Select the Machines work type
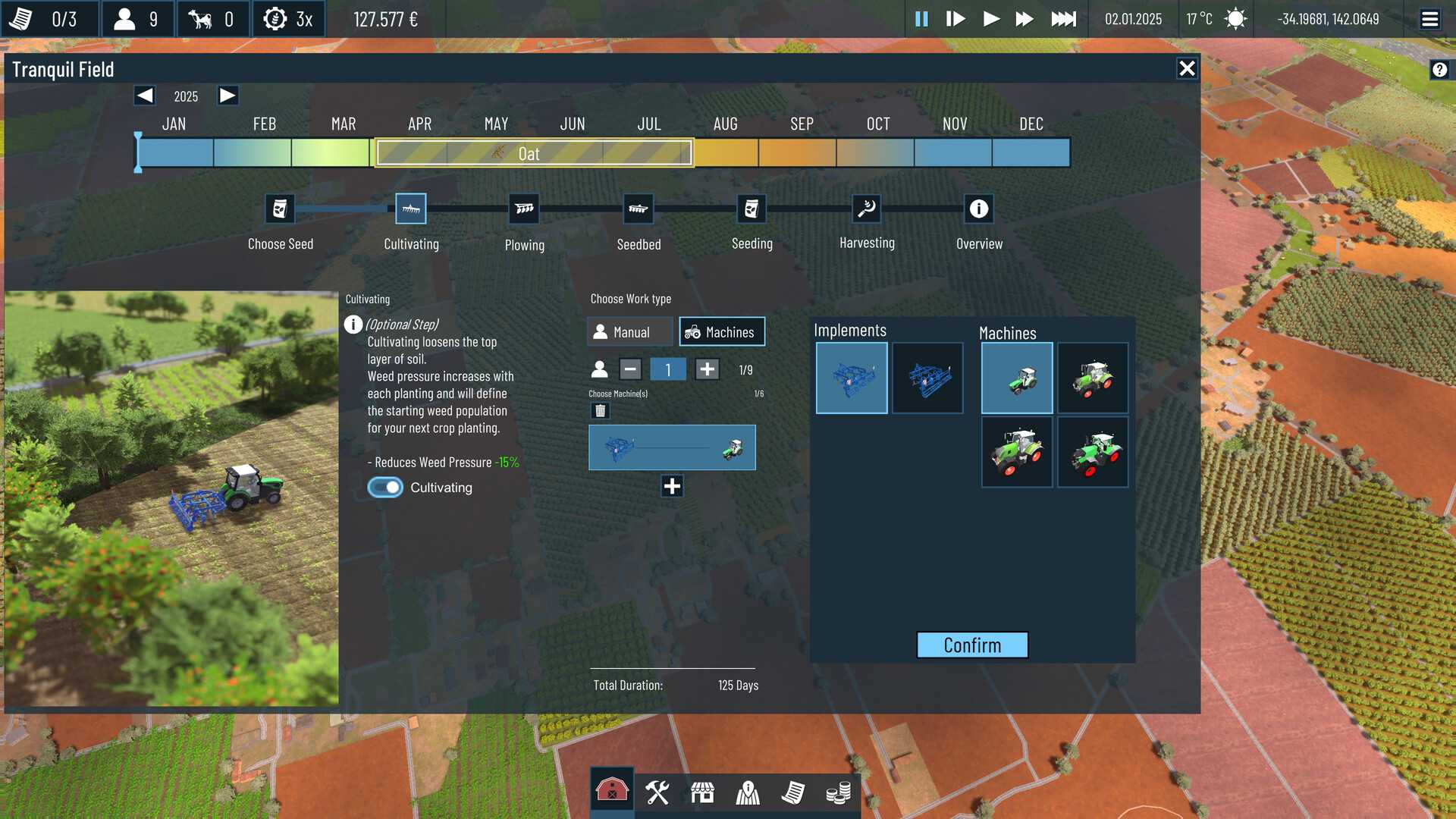 click(x=721, y=332)
